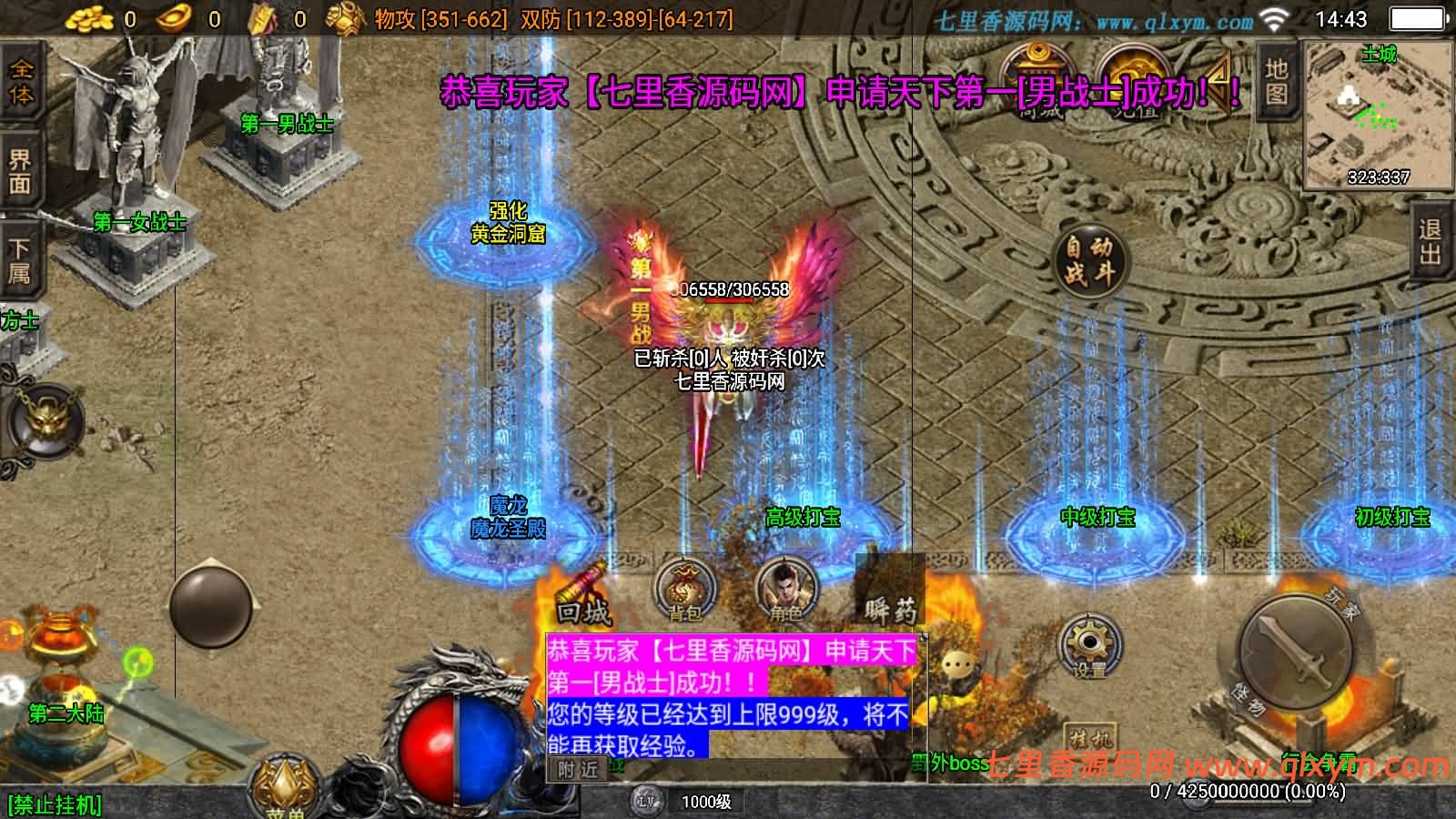1456x819 pixels.
Task: Open the 菜单 menu diamond icon at bottom
Action: [x=283, y=780]
